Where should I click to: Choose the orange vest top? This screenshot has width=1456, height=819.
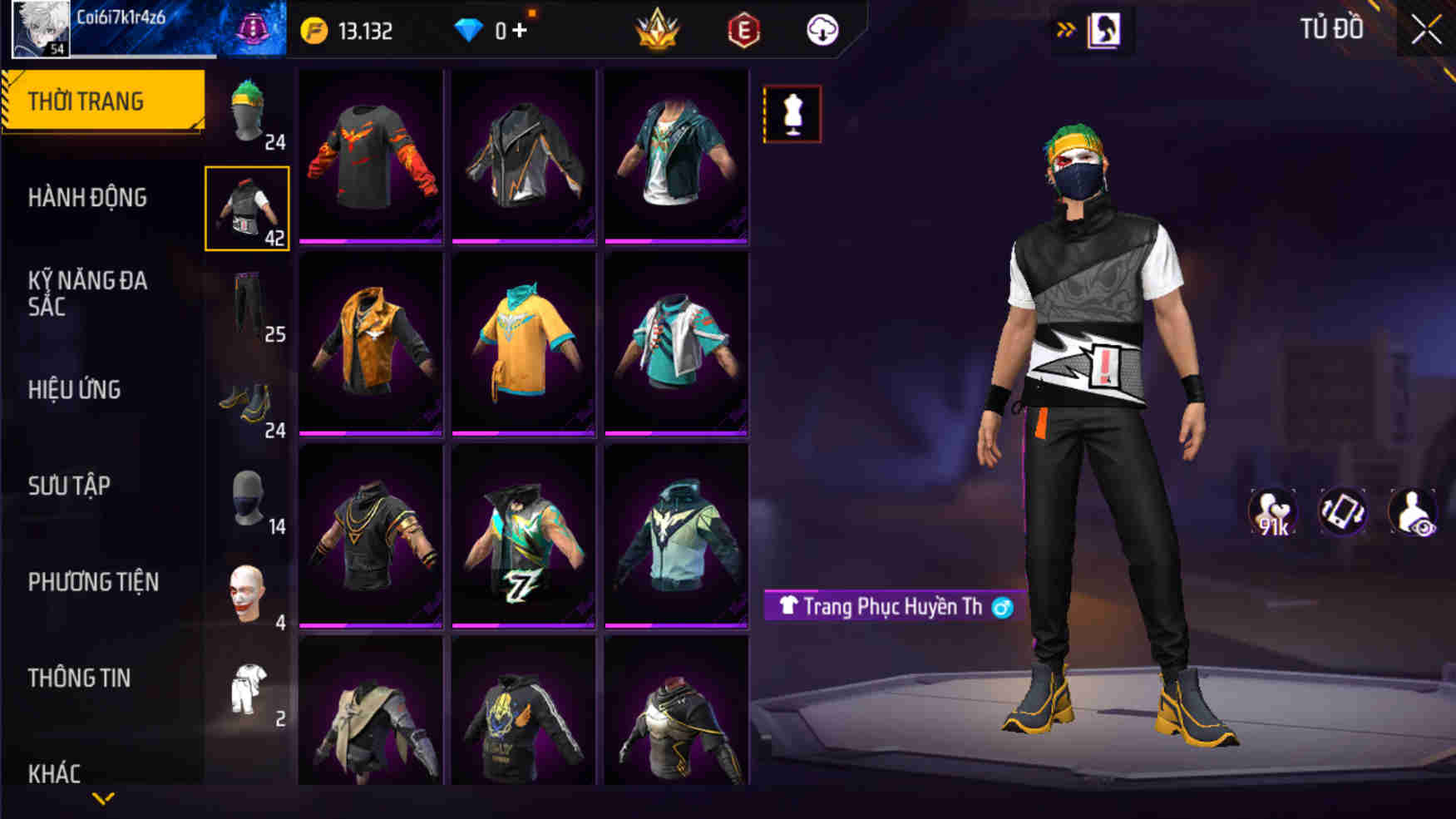point(371,343)
